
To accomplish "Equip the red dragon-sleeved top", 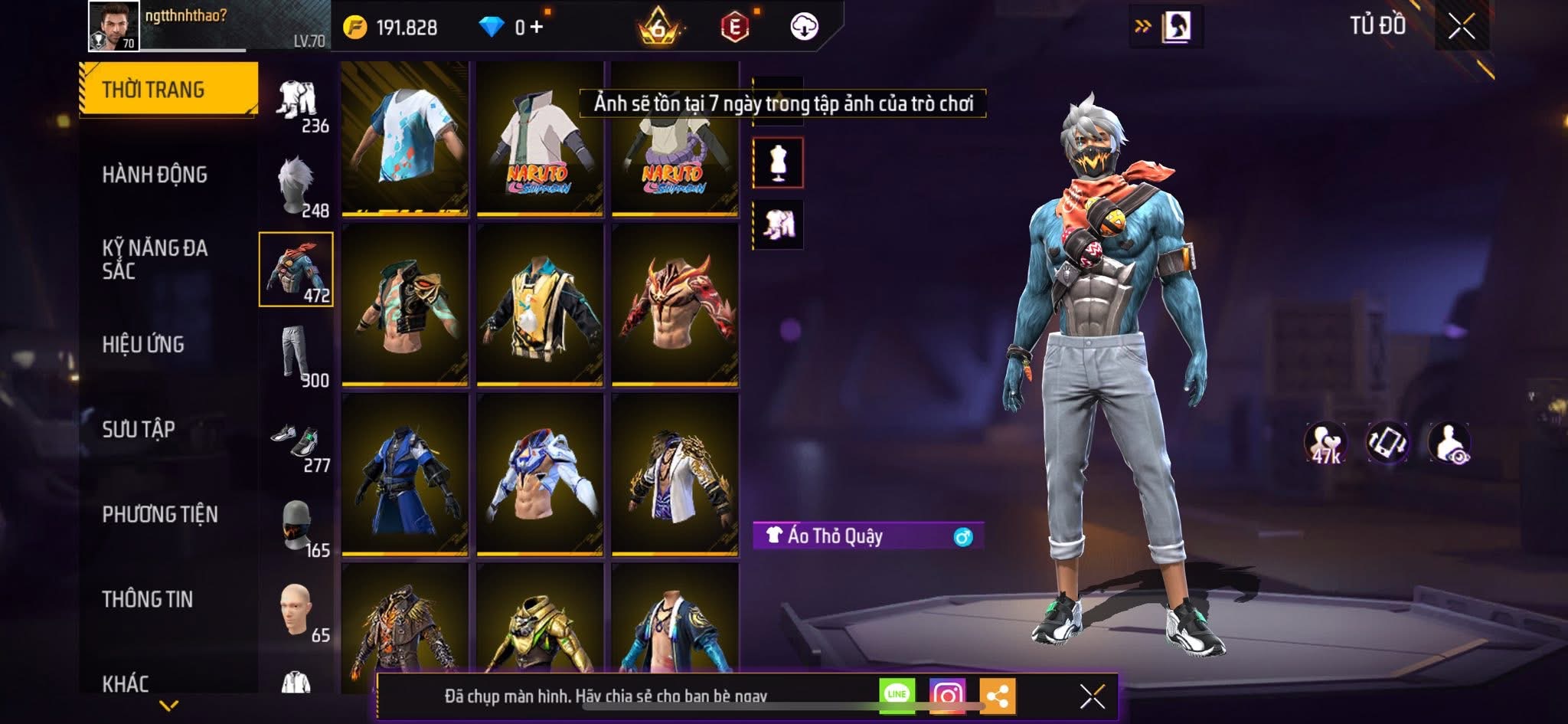I will coord(675,305).
